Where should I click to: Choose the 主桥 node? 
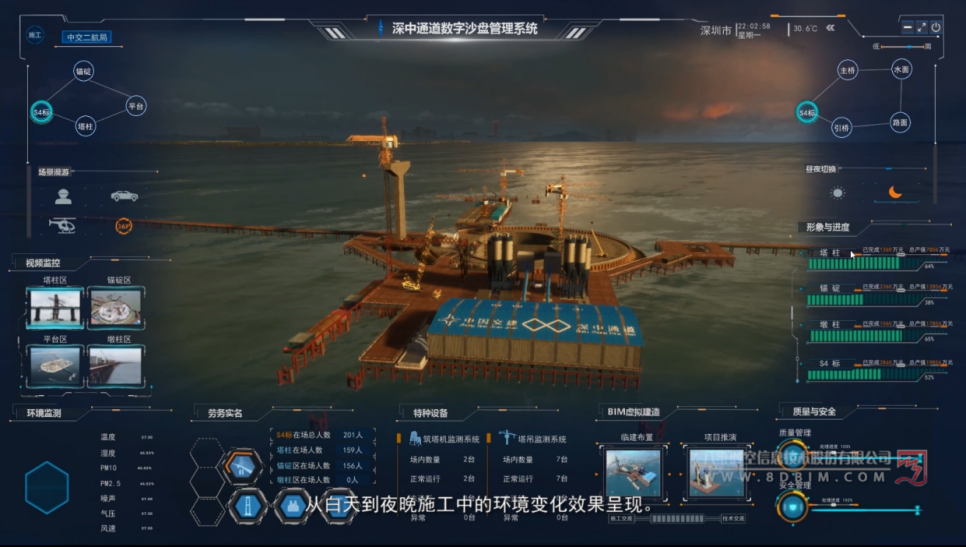tap(848, 71)
